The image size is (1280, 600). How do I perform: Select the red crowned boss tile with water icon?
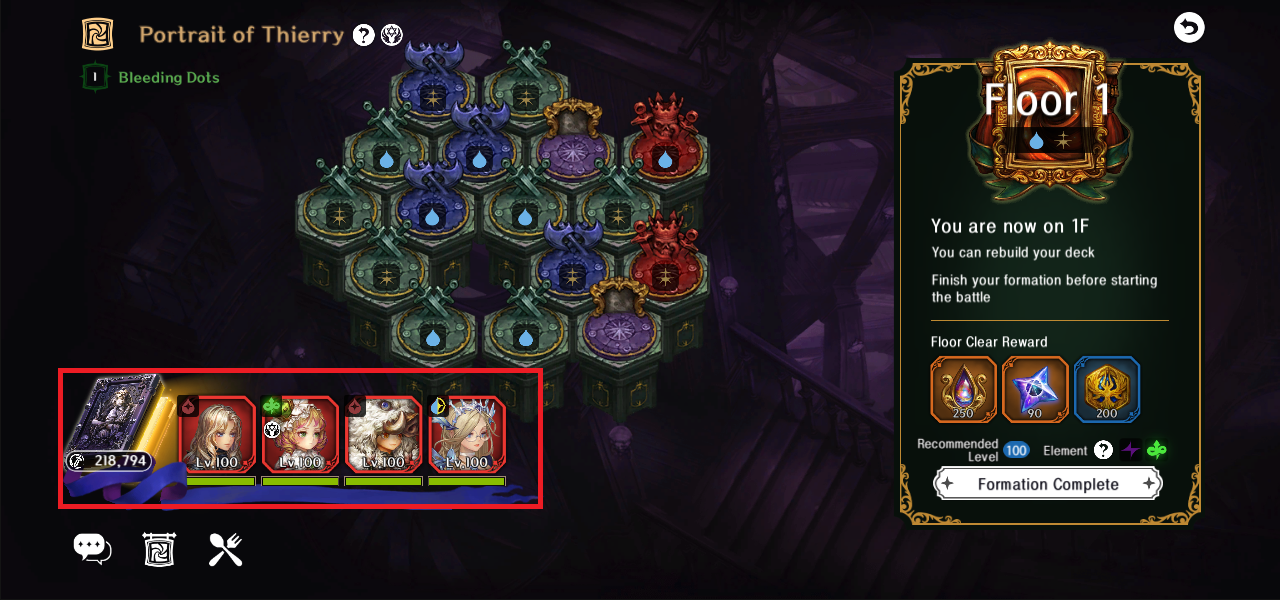point(664,148)
